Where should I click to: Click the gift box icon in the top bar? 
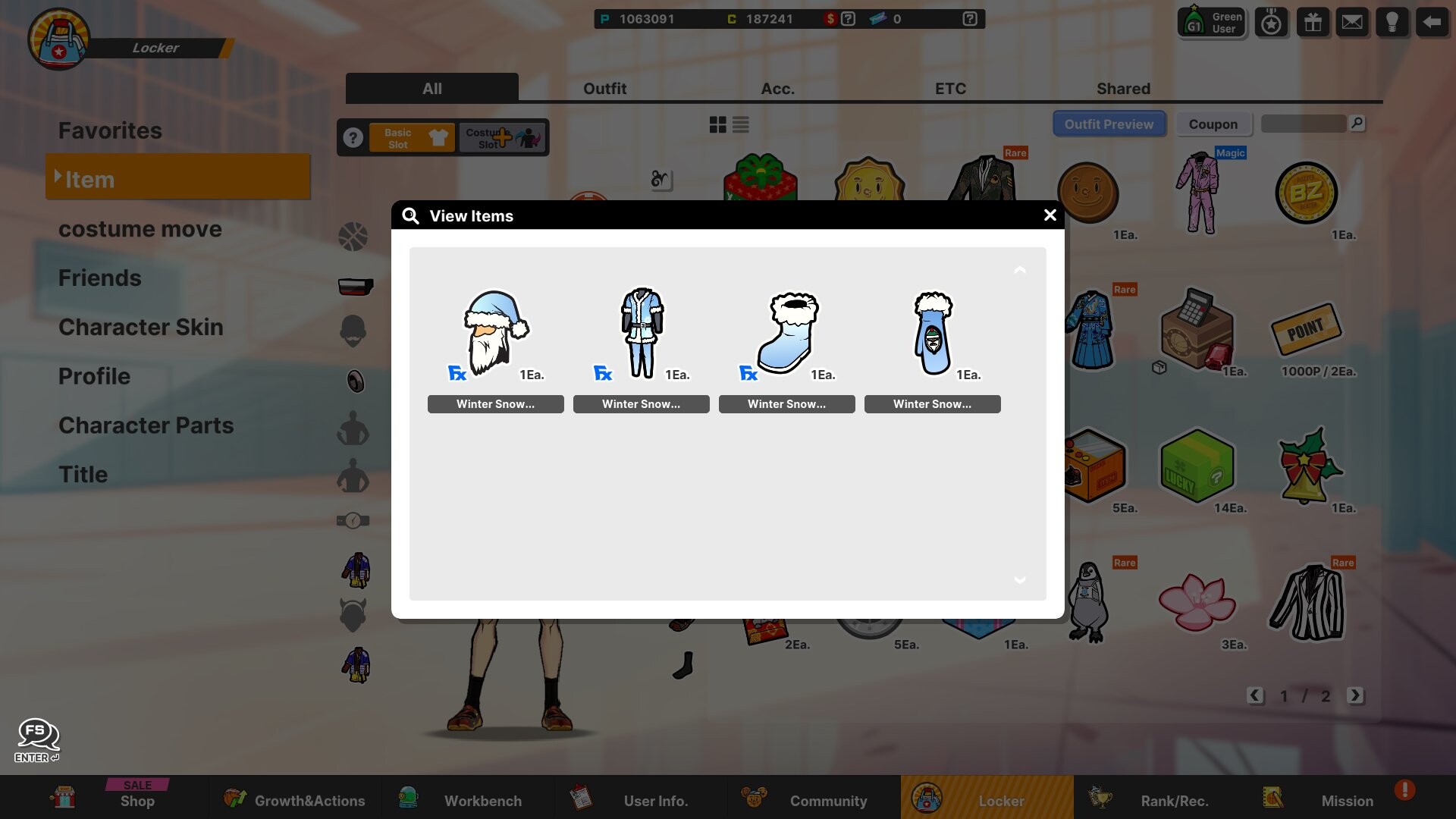[1312, 21]
